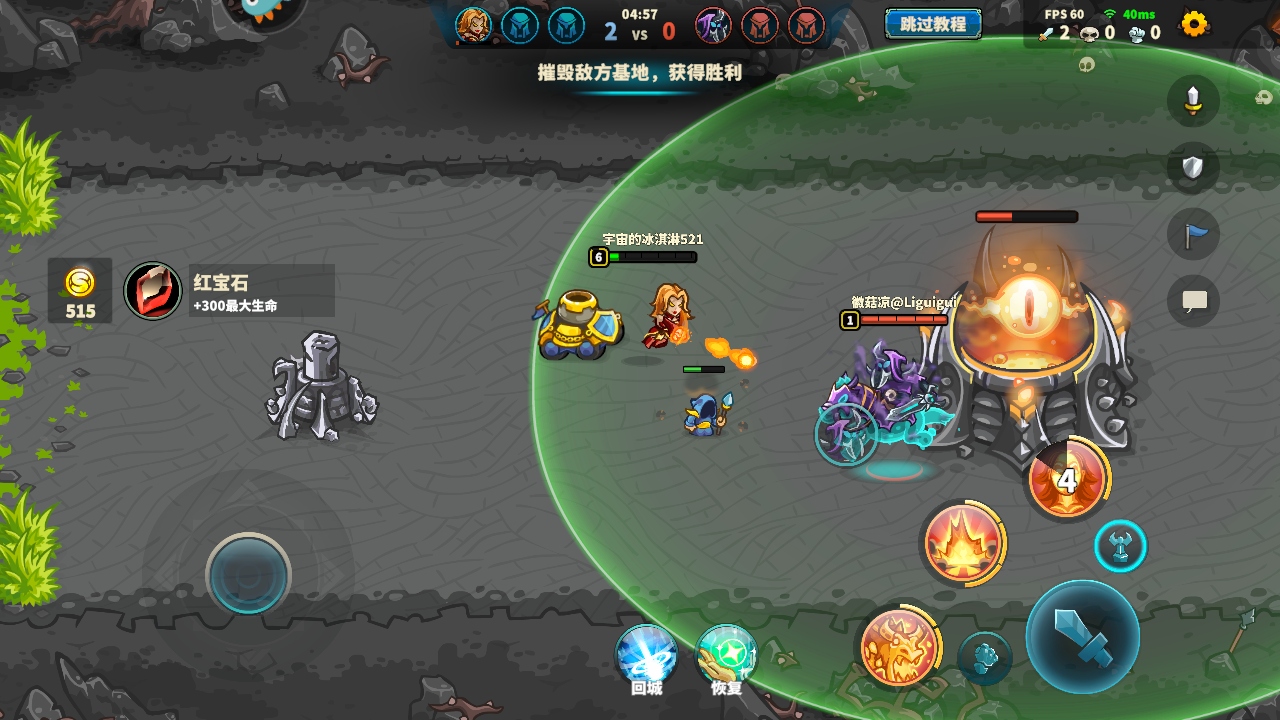The image size is (1280, 720).
Task: Open the chat speech bubble
Action: pyautogui.click(x=1193, y=300)
